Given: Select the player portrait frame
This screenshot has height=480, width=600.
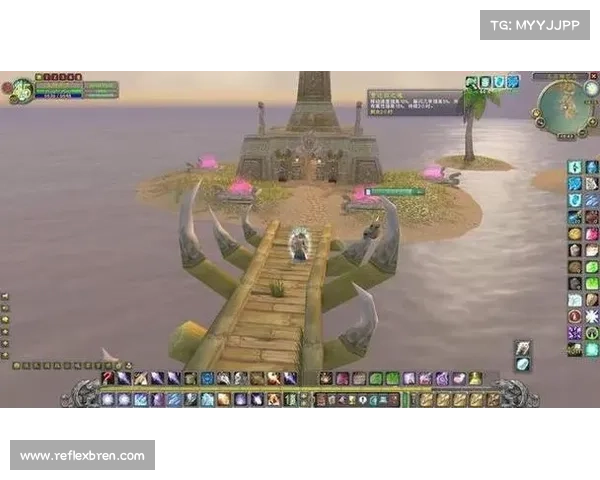Looking at the screenshot, I should pos(20,89).
